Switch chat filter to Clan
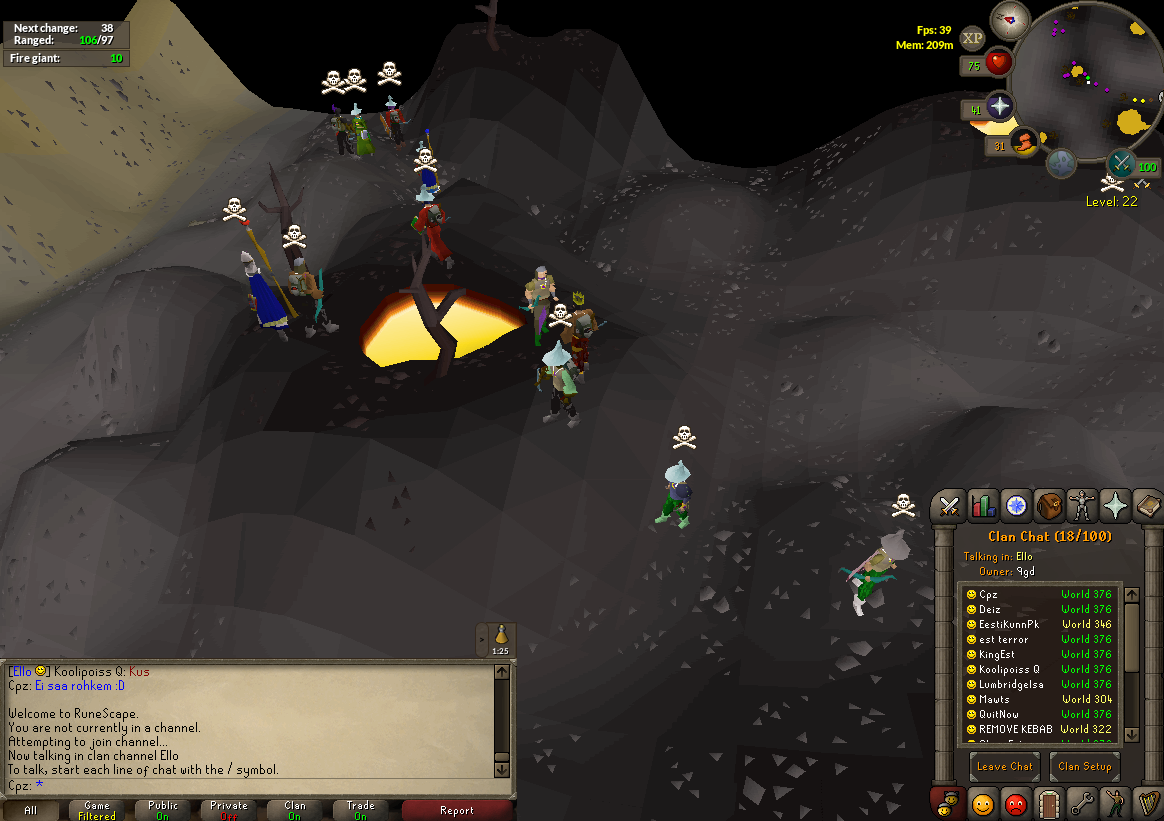 (x=295, y=810)
